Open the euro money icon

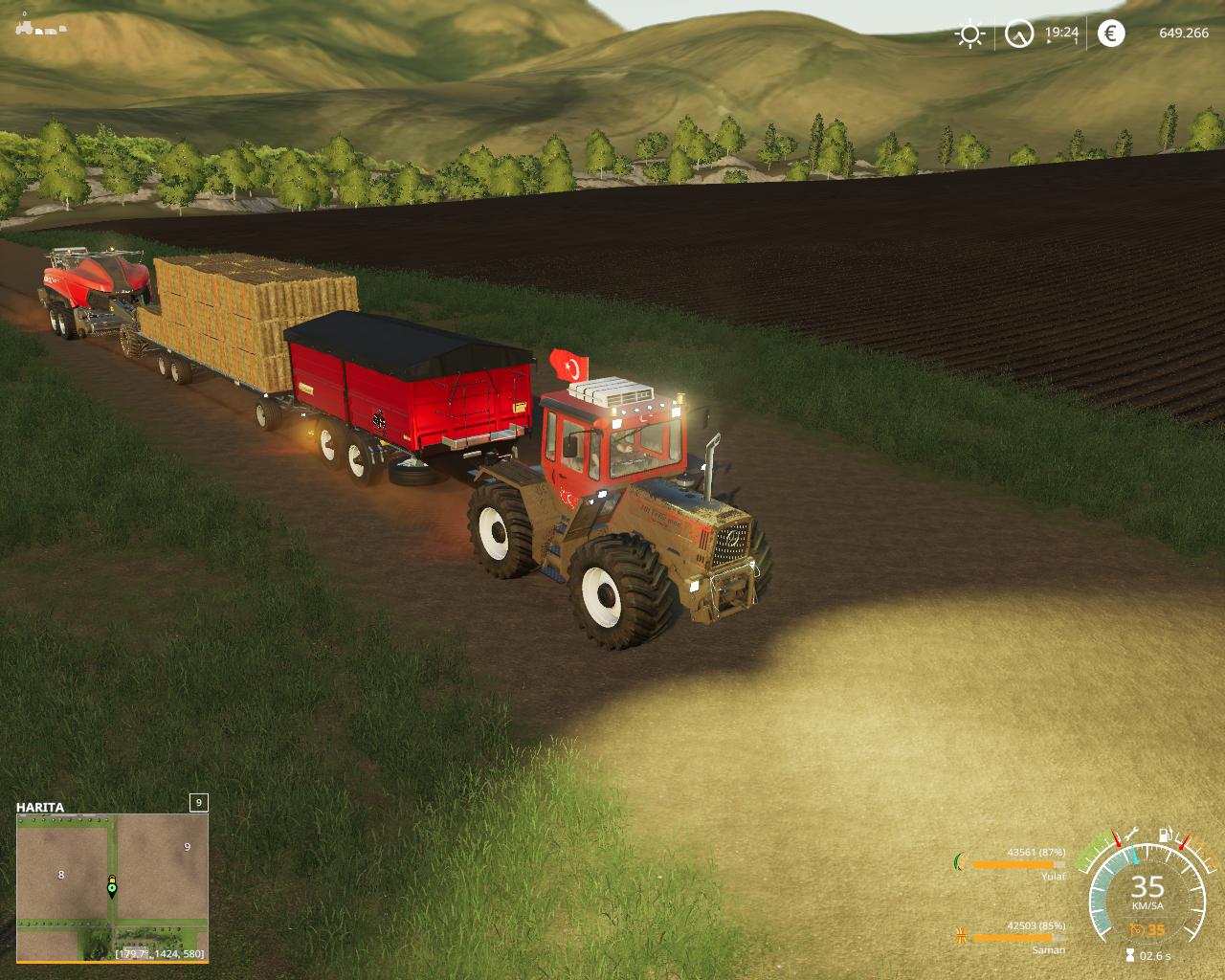(1110, 33)
